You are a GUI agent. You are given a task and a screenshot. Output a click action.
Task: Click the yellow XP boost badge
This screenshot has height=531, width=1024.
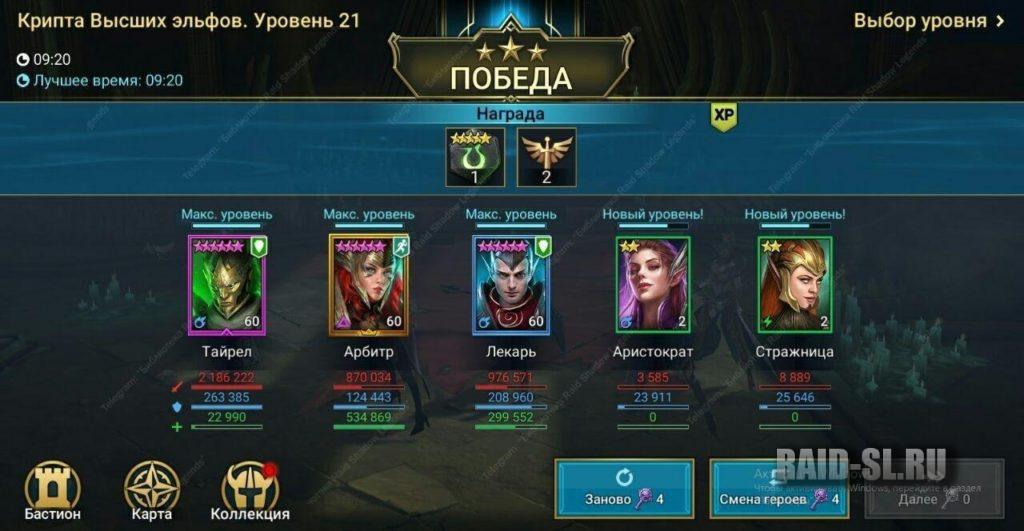(723, 116)
